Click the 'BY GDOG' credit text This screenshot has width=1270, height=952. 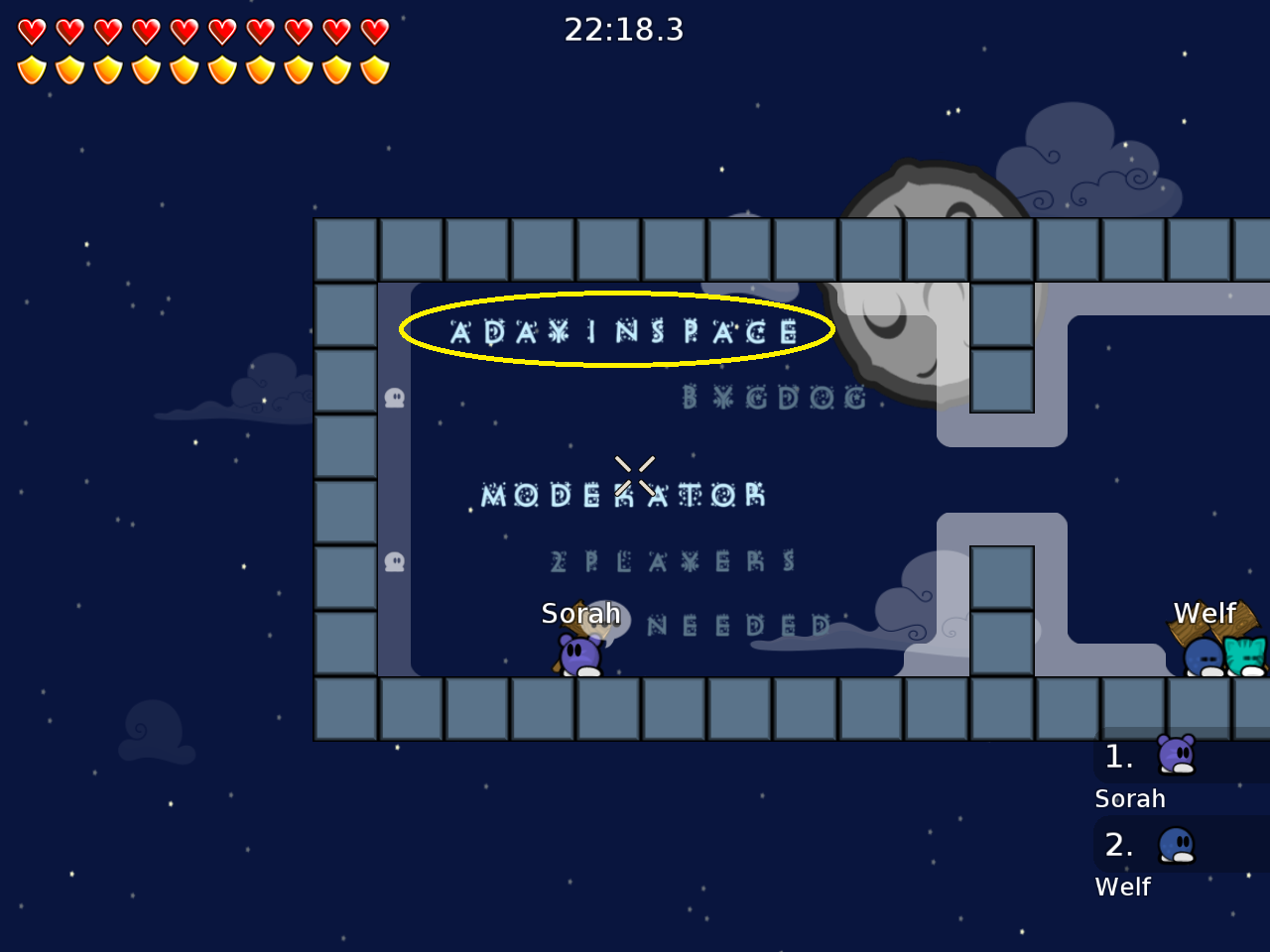coord(774,398)
